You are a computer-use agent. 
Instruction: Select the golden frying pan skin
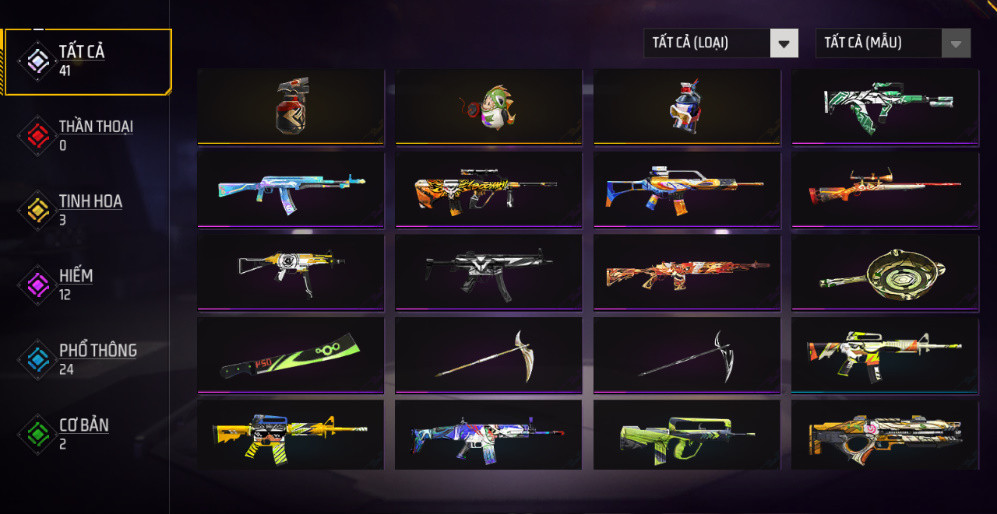tap(885, 271)
